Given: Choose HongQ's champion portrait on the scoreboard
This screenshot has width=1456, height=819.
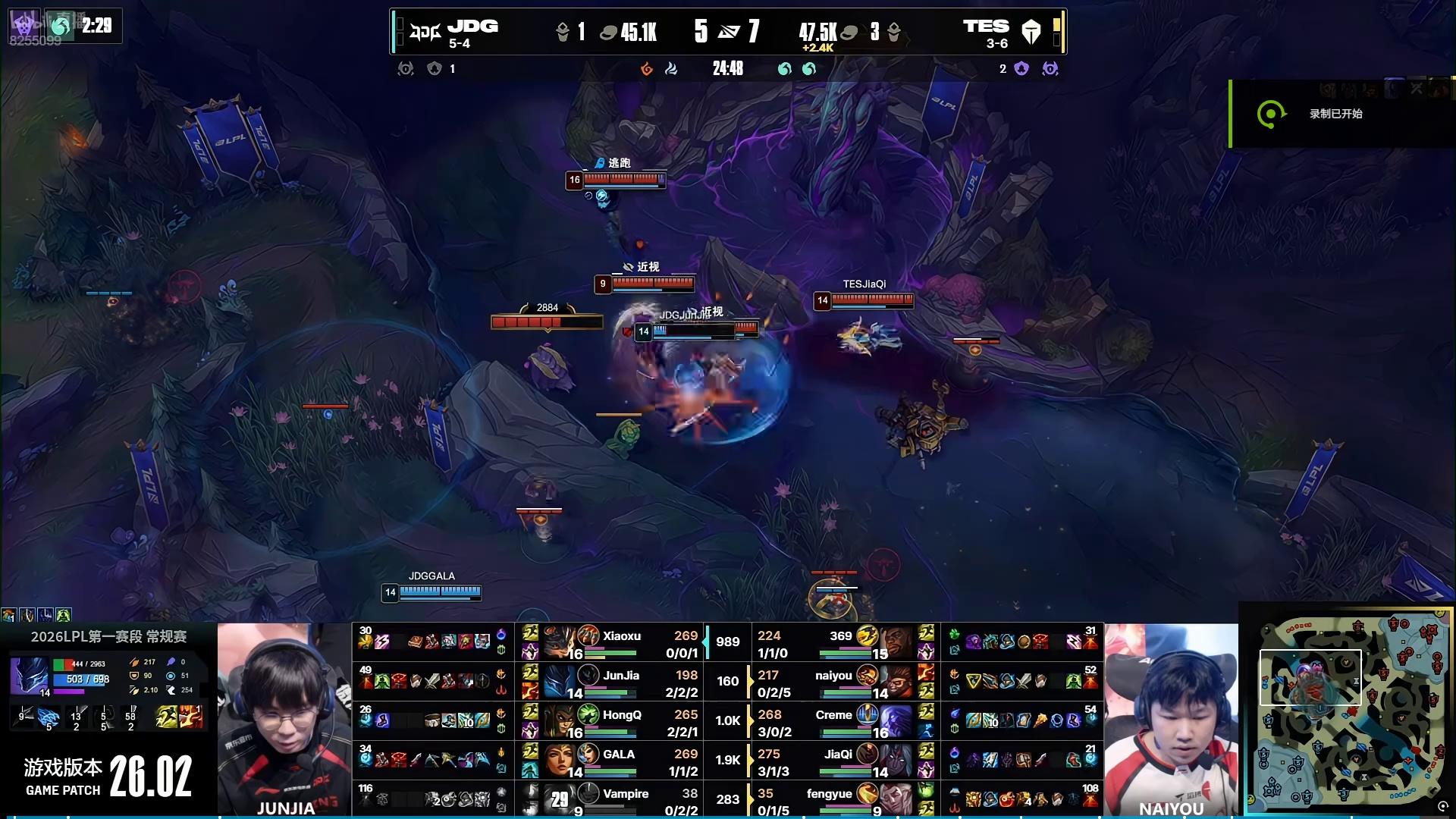Looking at the screenshot, I should pyautogui.click(x=561, y=720).
